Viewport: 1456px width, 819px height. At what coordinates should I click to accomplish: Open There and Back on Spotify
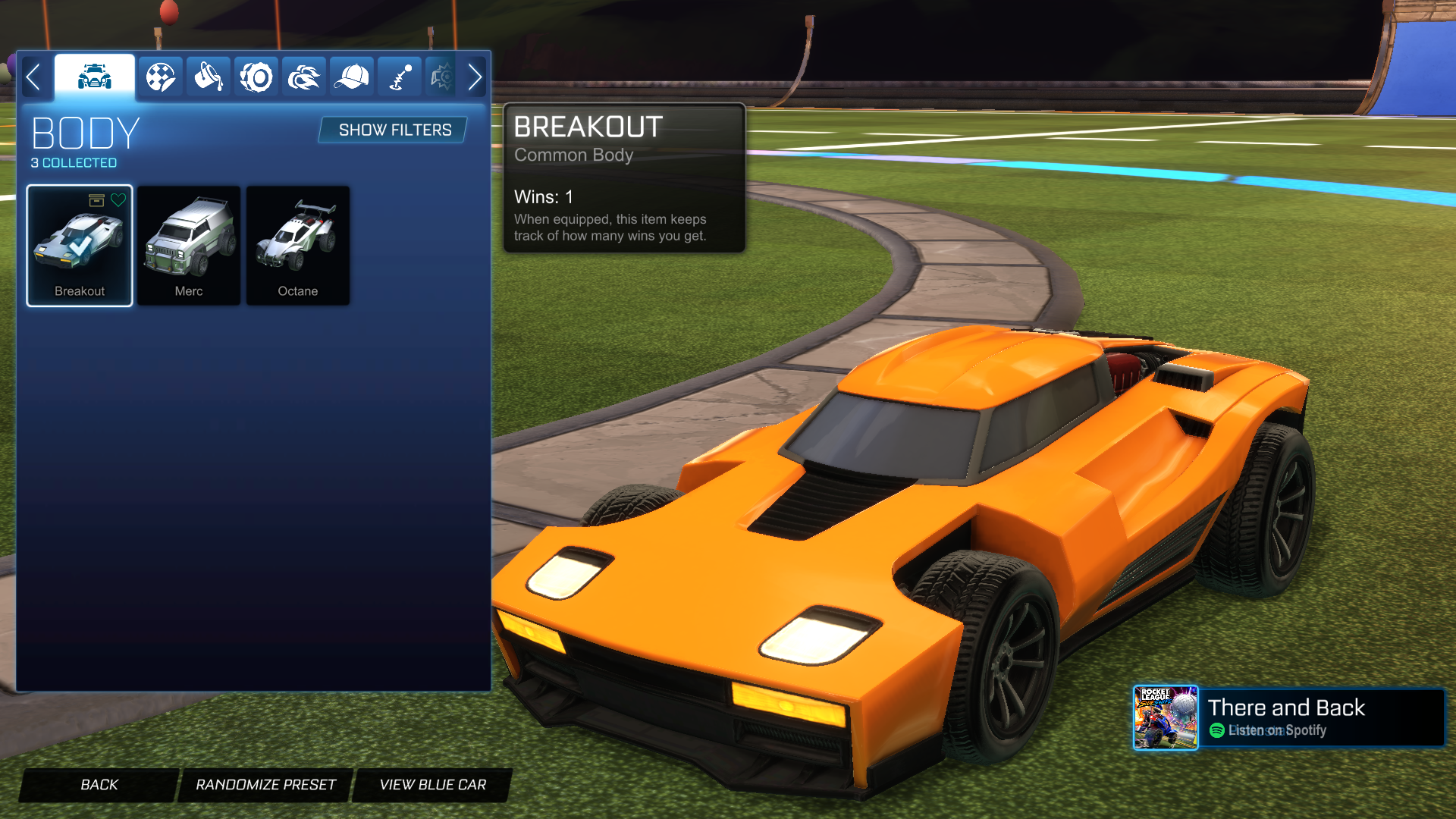[x=1288, y=718]
